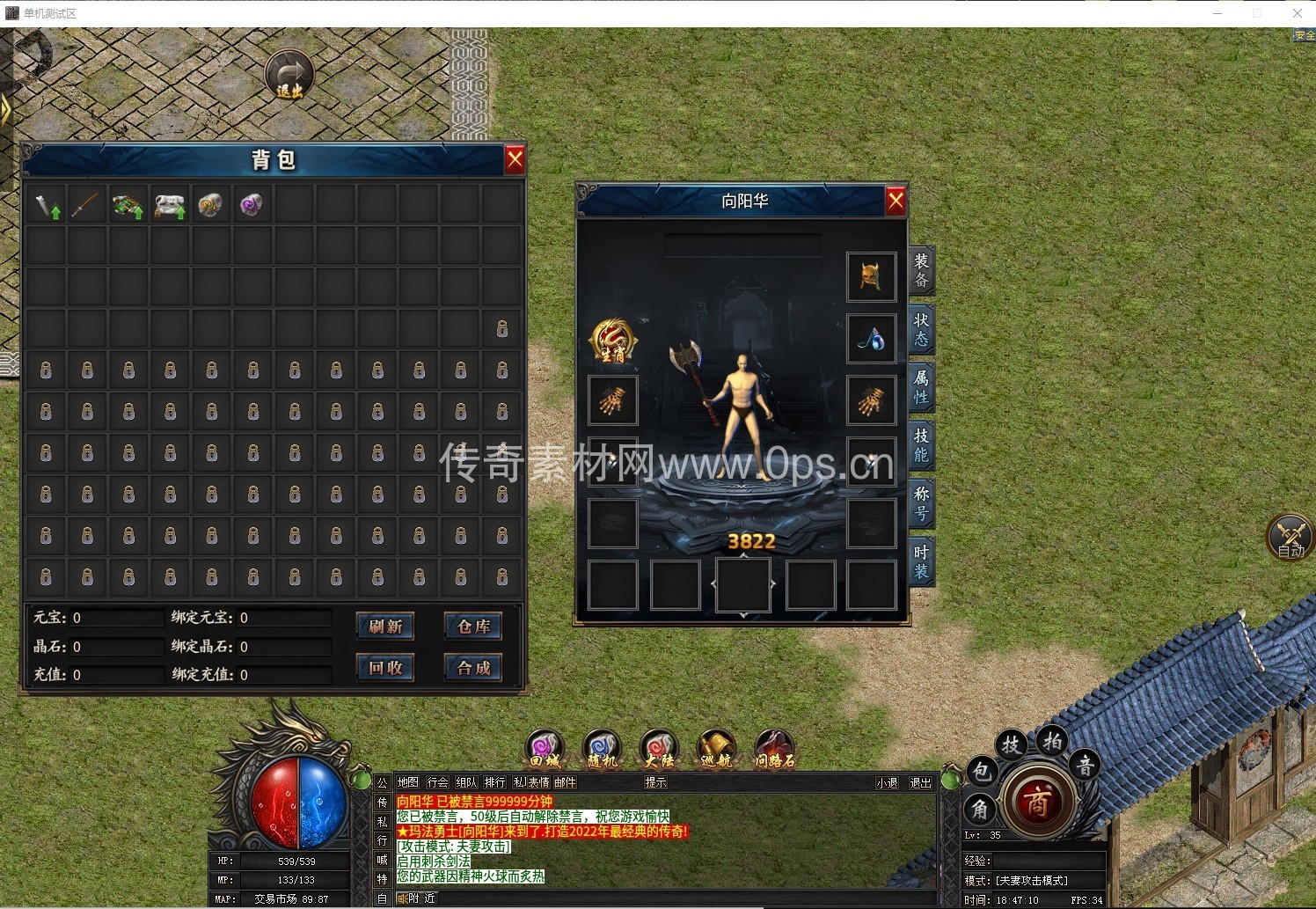Click the 回收 recycle button
The image size is (1316, 909).
pos(385,668)
